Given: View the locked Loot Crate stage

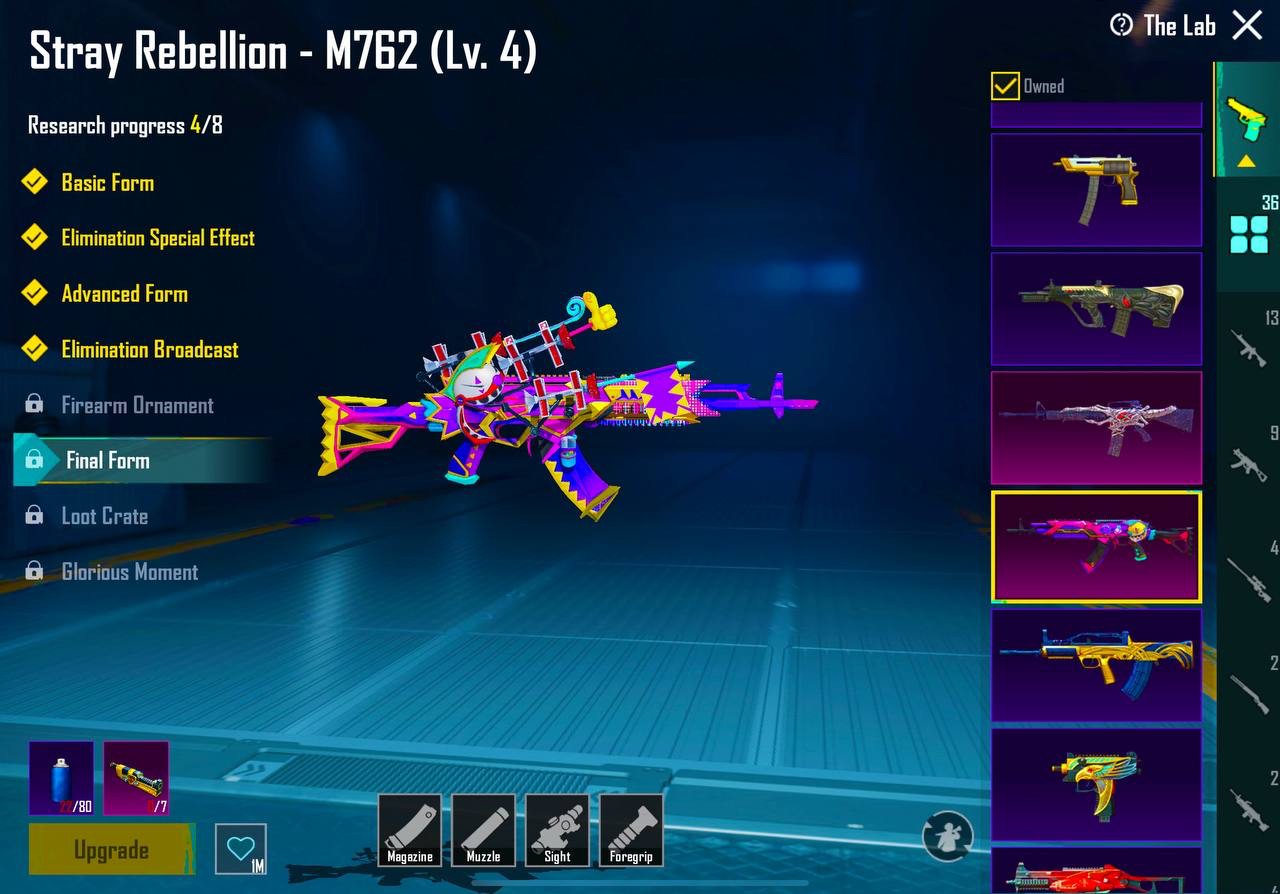Looking at the screenshot, I should click(x=104, y=516).
